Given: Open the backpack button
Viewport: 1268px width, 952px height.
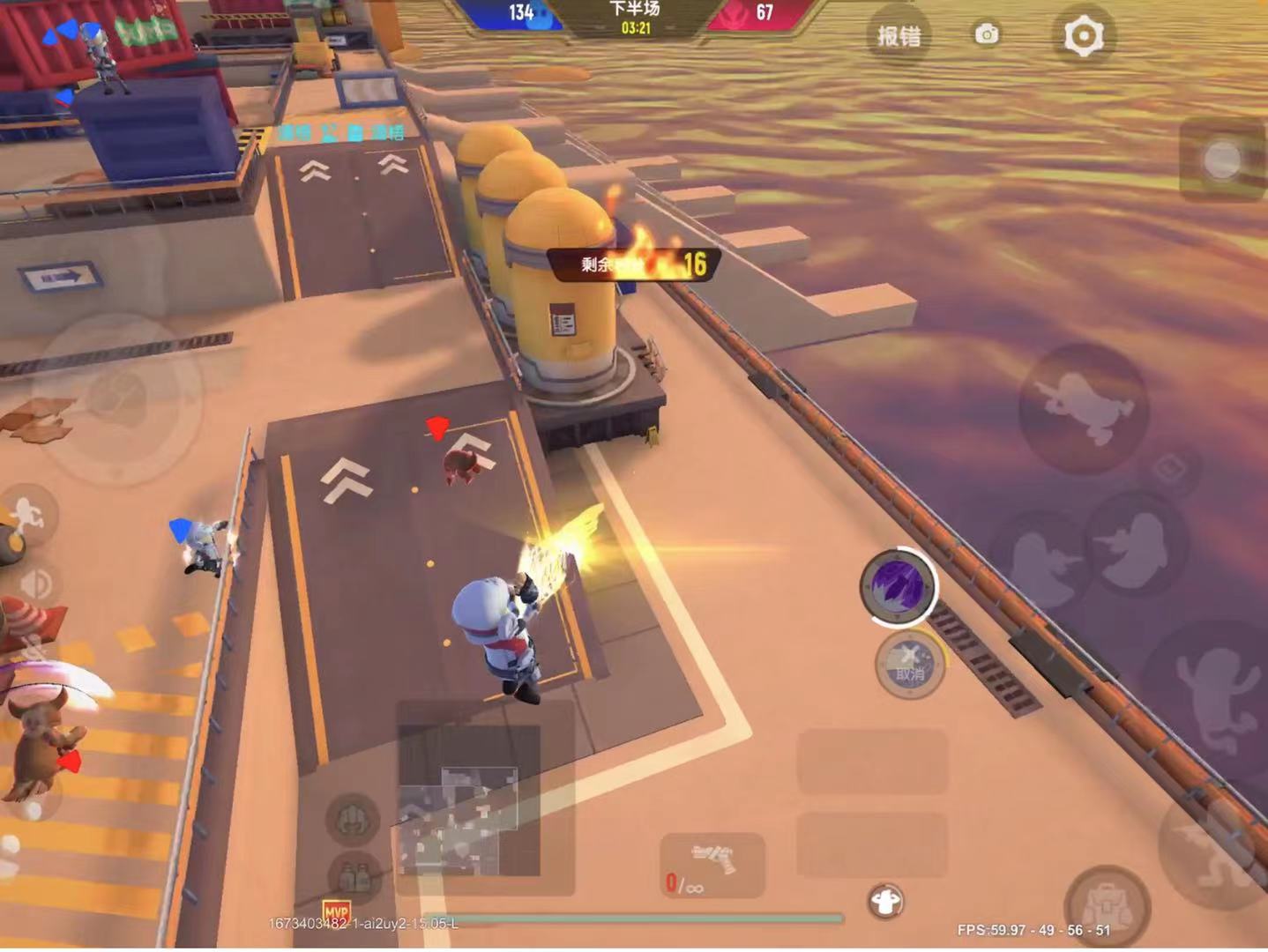Looking at the screenshot, I should [x=1106, y=904].
